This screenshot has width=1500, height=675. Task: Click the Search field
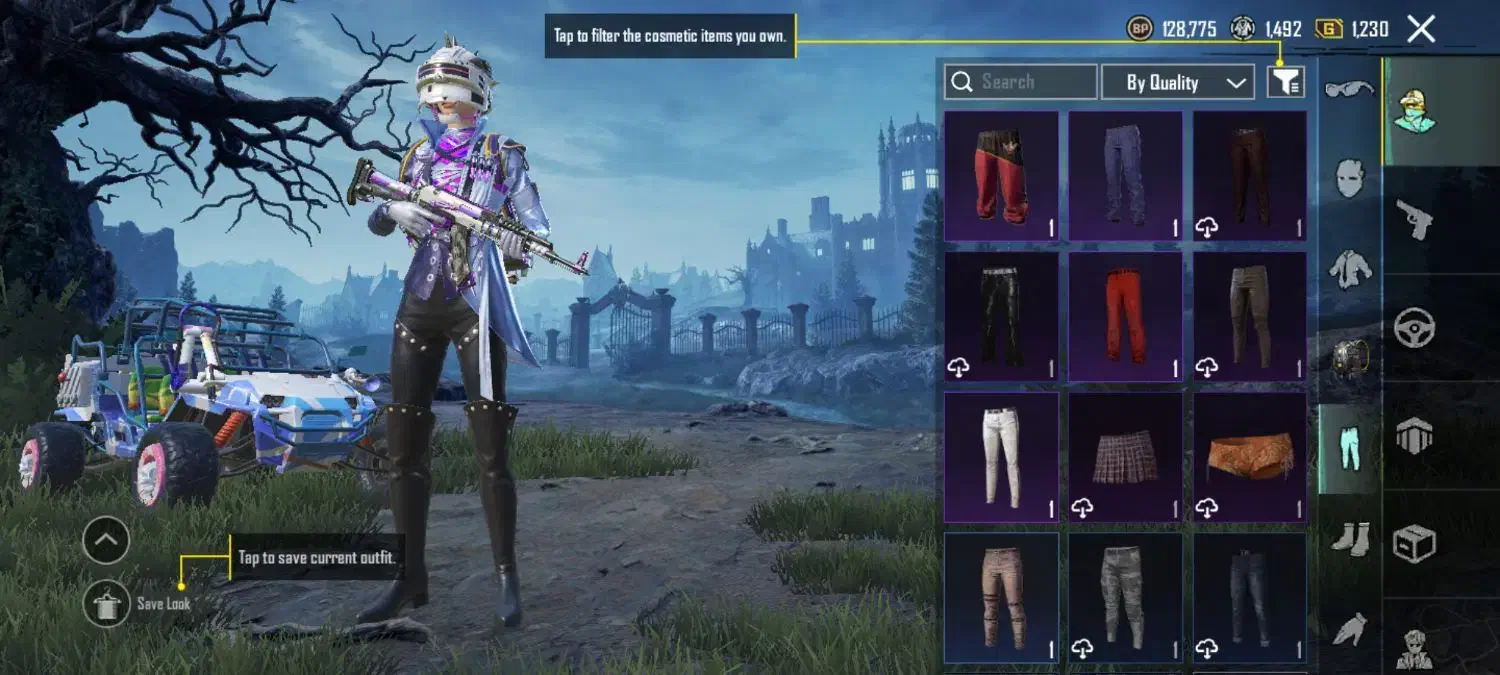pos(1020,82)
